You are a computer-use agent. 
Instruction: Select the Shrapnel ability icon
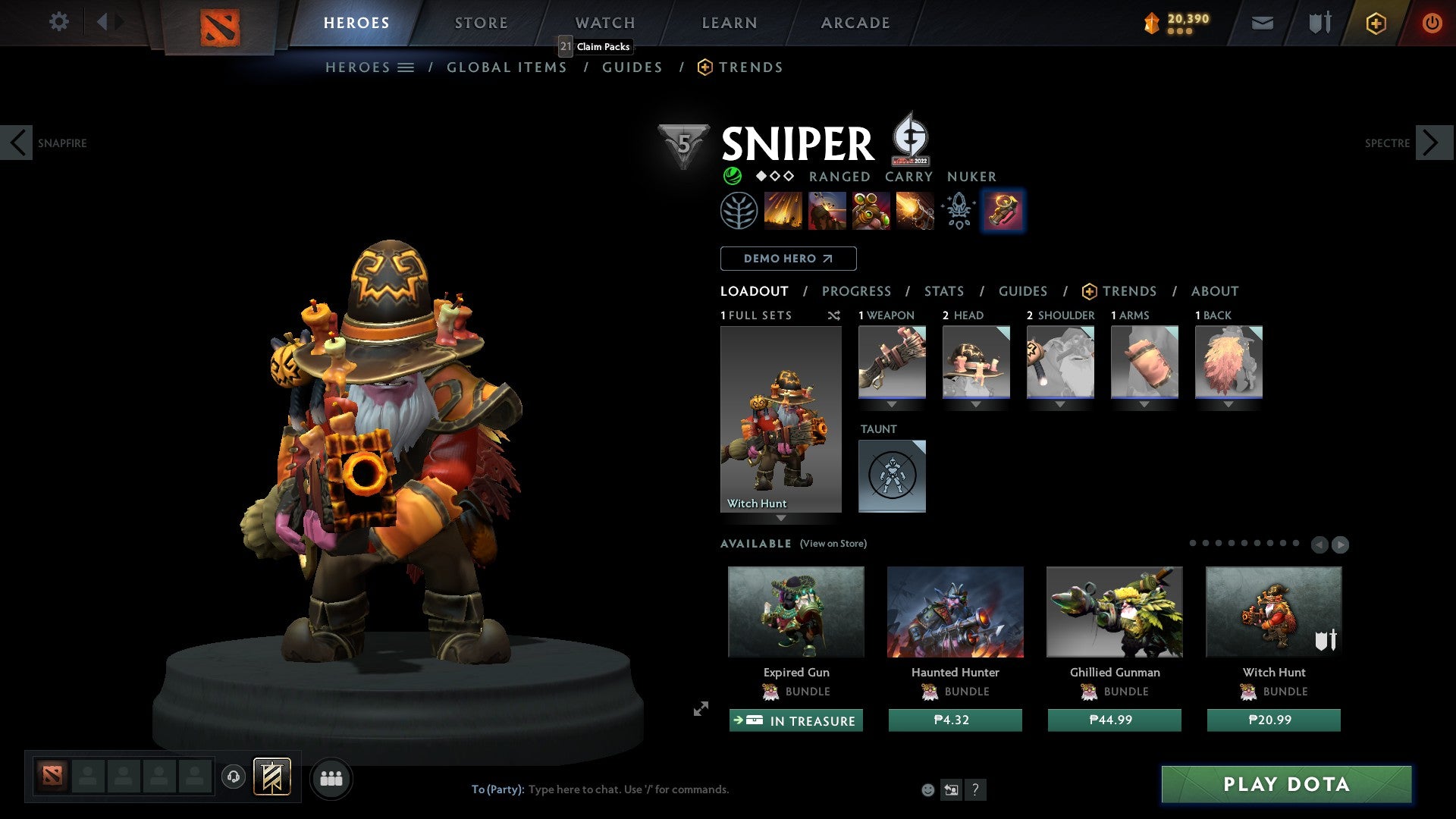(783, 211)
